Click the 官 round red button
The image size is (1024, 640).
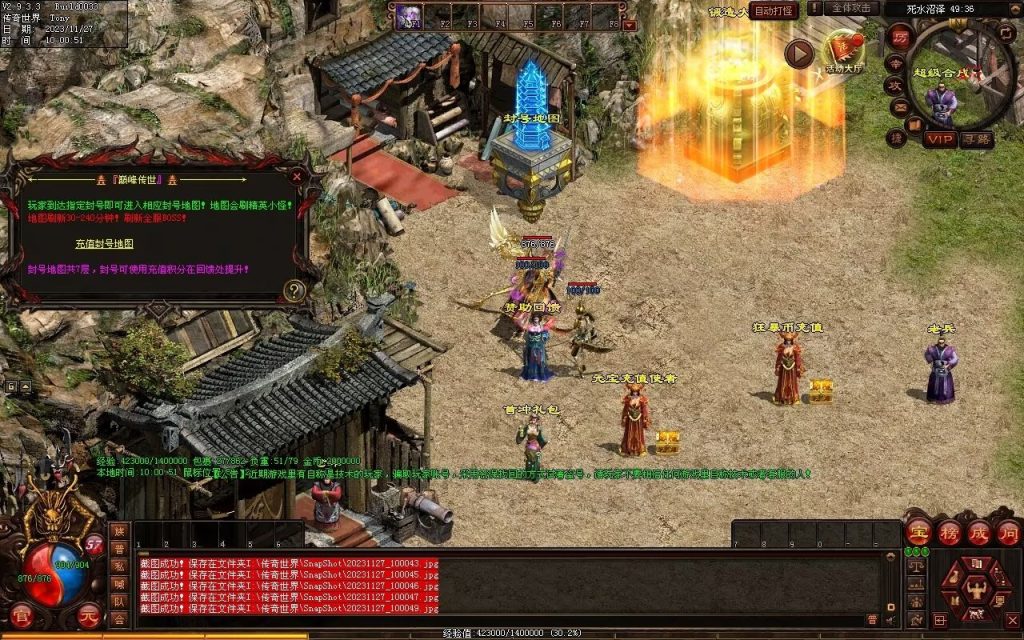coord(22,614)
